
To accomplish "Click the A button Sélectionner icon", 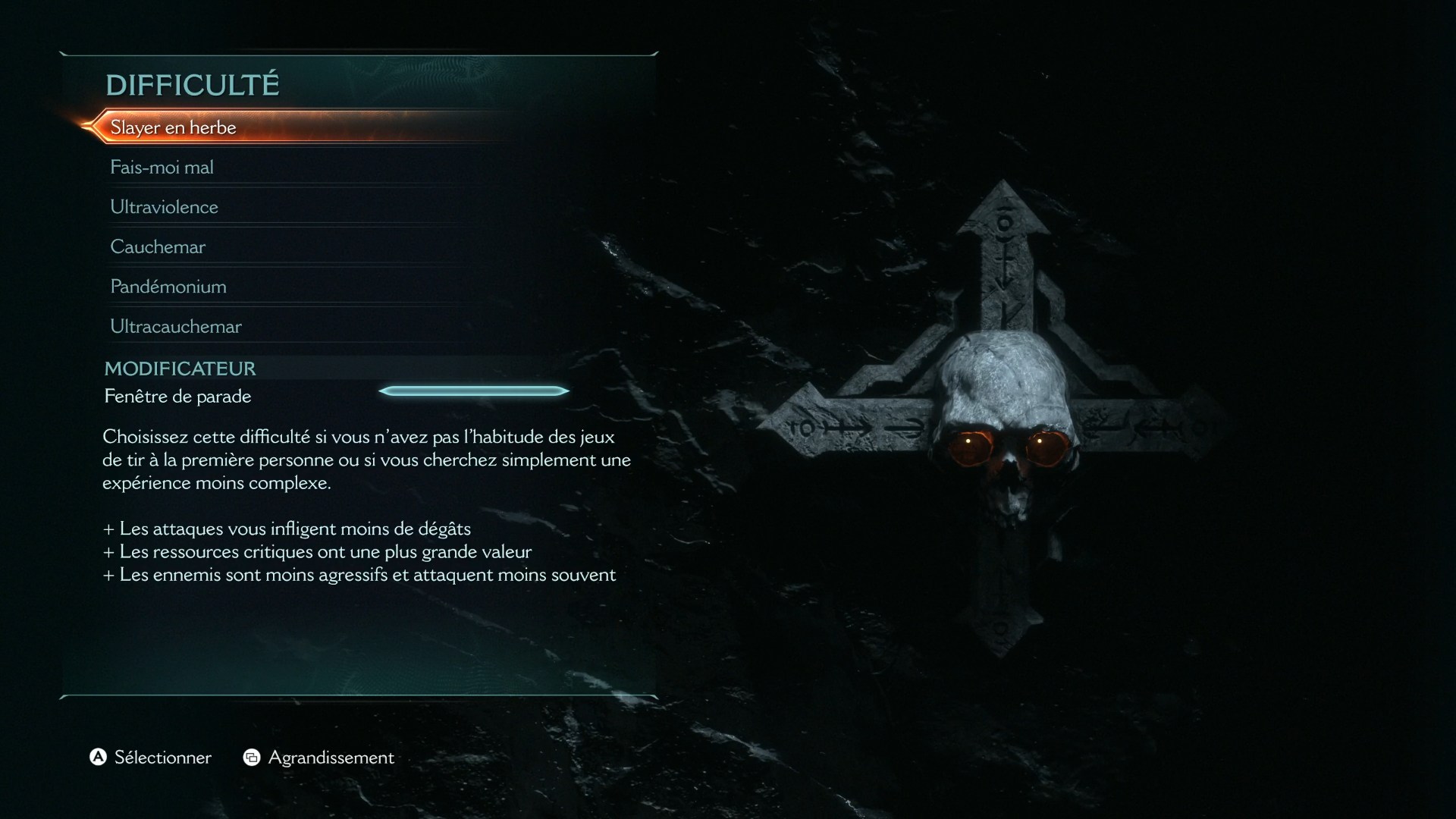I will pyautogui.click(x=97, y=757).
